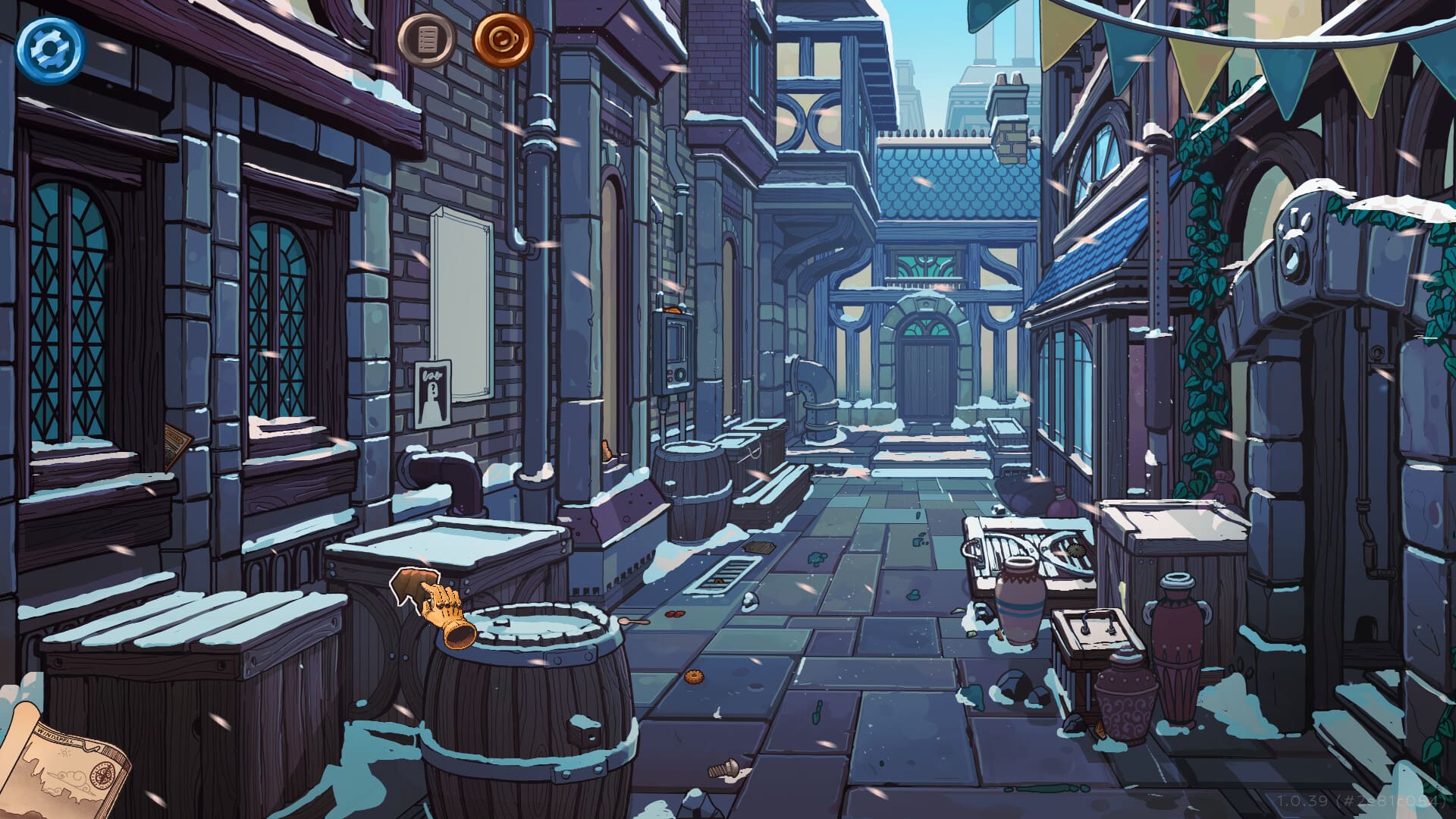
Task: Click the orange spiral hint button
Action: pyautogui.click(x=503, y=39)
